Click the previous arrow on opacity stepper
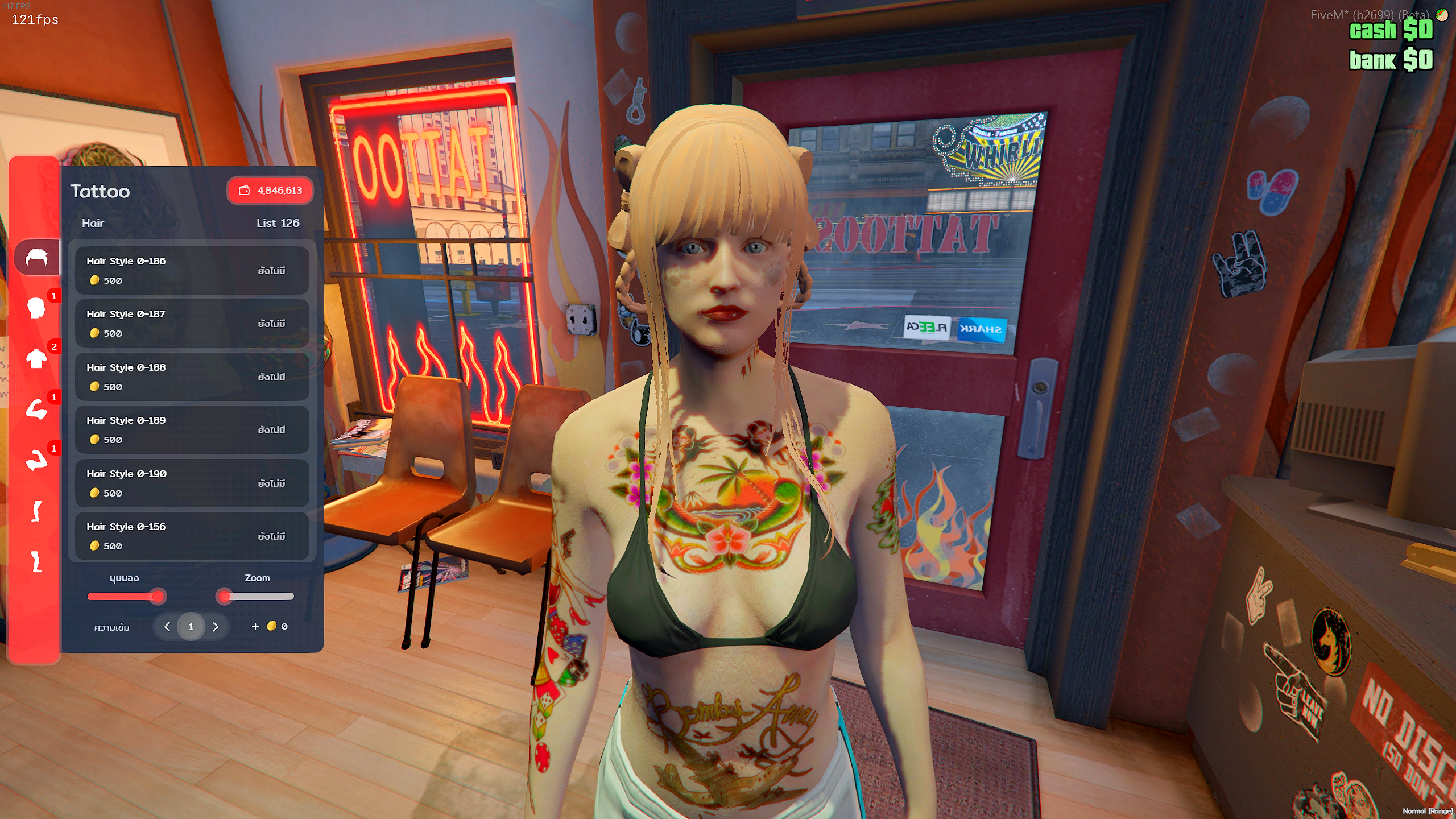 [167, 627]
